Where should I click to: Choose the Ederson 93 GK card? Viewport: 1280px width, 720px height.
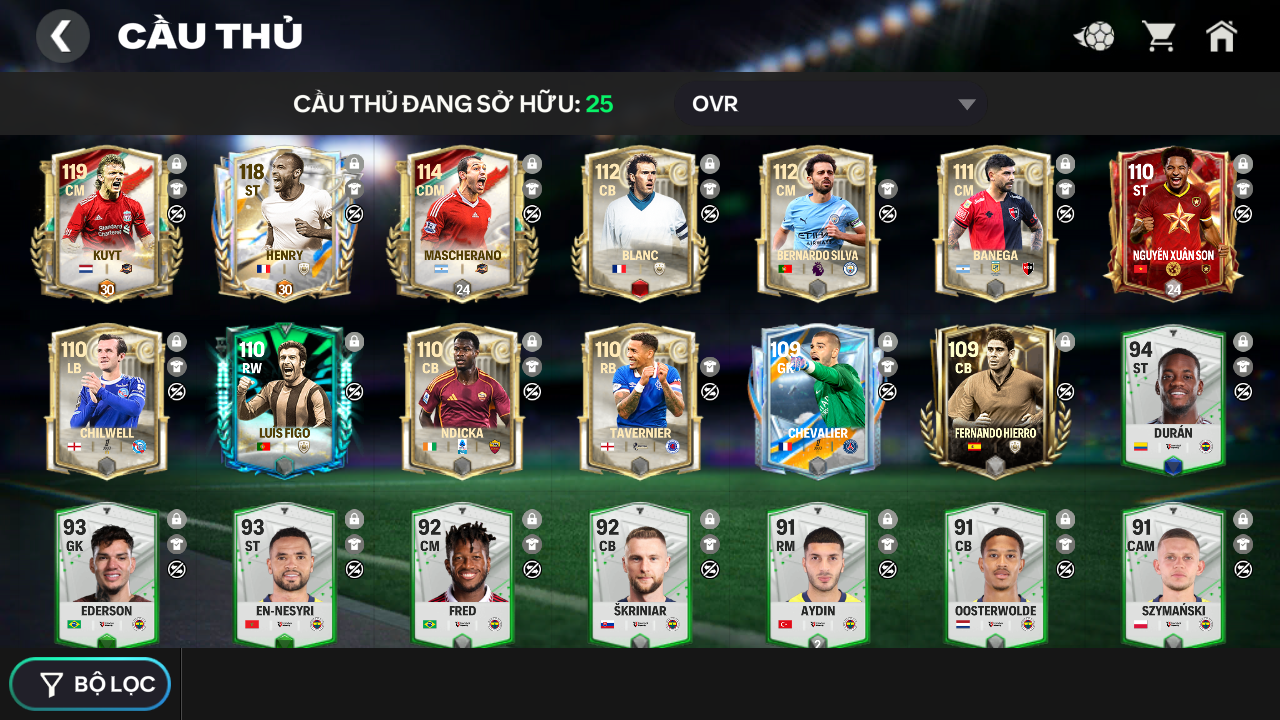pos(107,576)
